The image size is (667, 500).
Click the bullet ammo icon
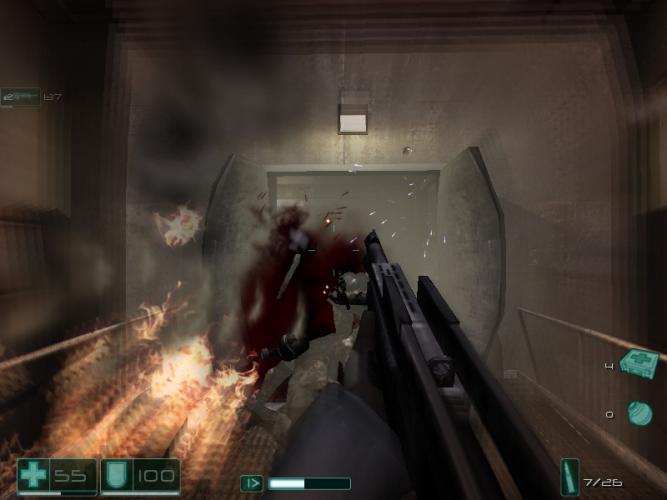(570, 478)
